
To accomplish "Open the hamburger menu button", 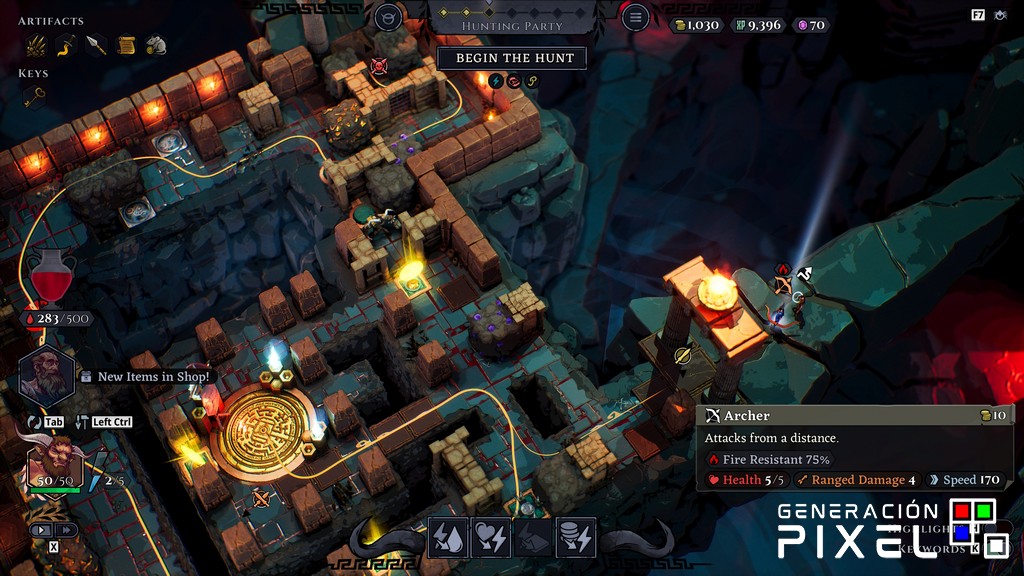I will click(x=635, y=17).
